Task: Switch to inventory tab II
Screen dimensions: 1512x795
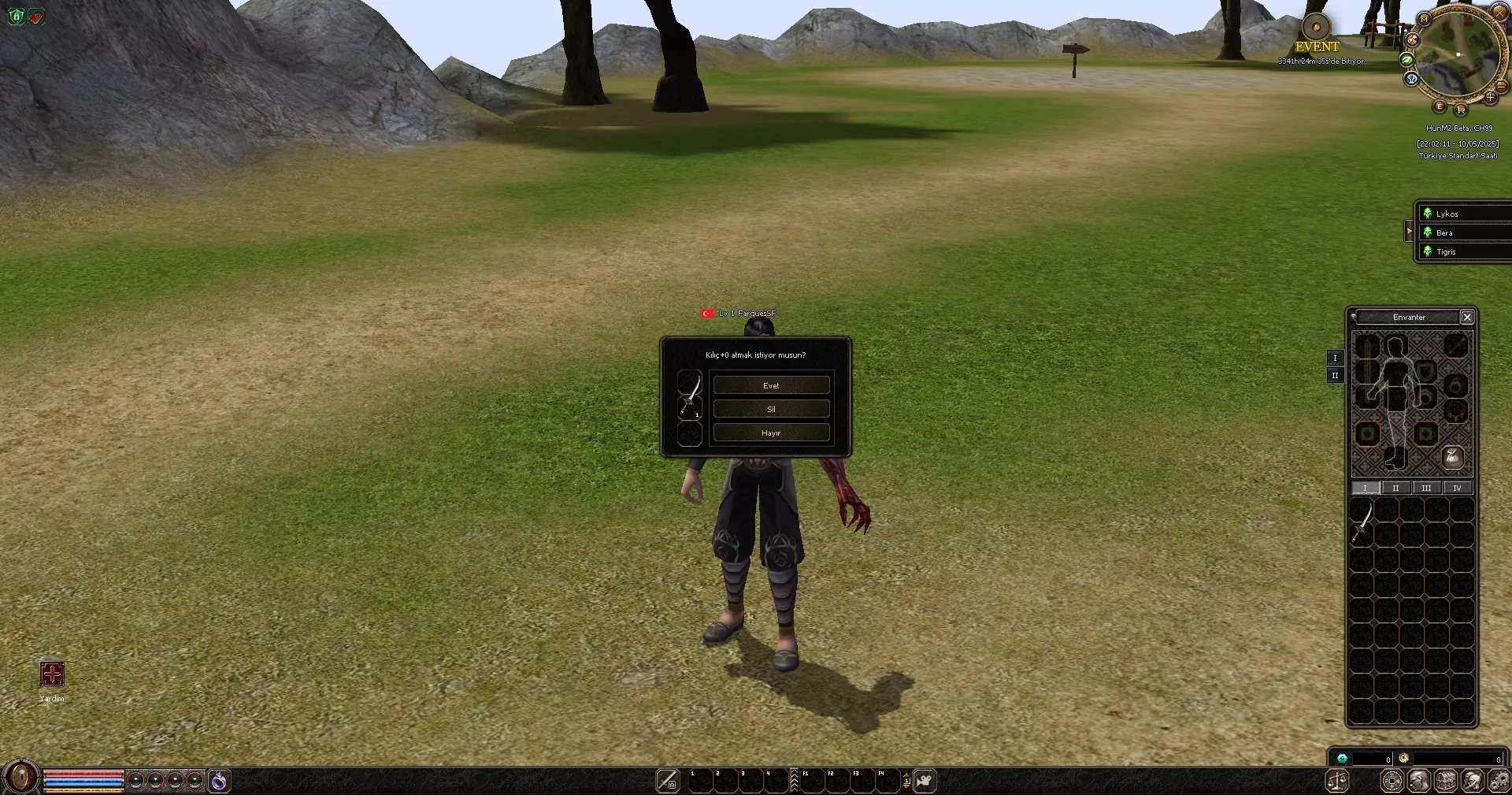Action: (1395, 488)
